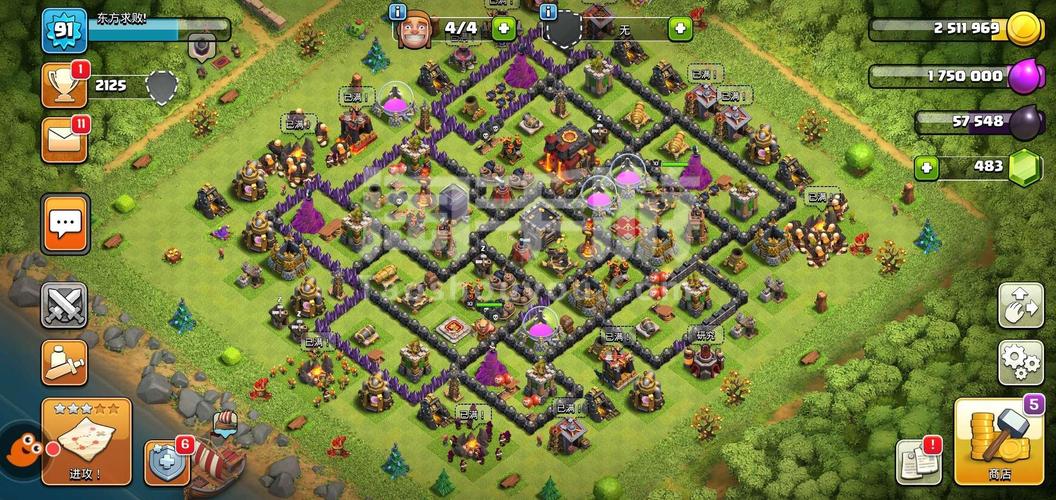Add a builder with the green plus
1056x500 pixels.
tap(503, 28)
